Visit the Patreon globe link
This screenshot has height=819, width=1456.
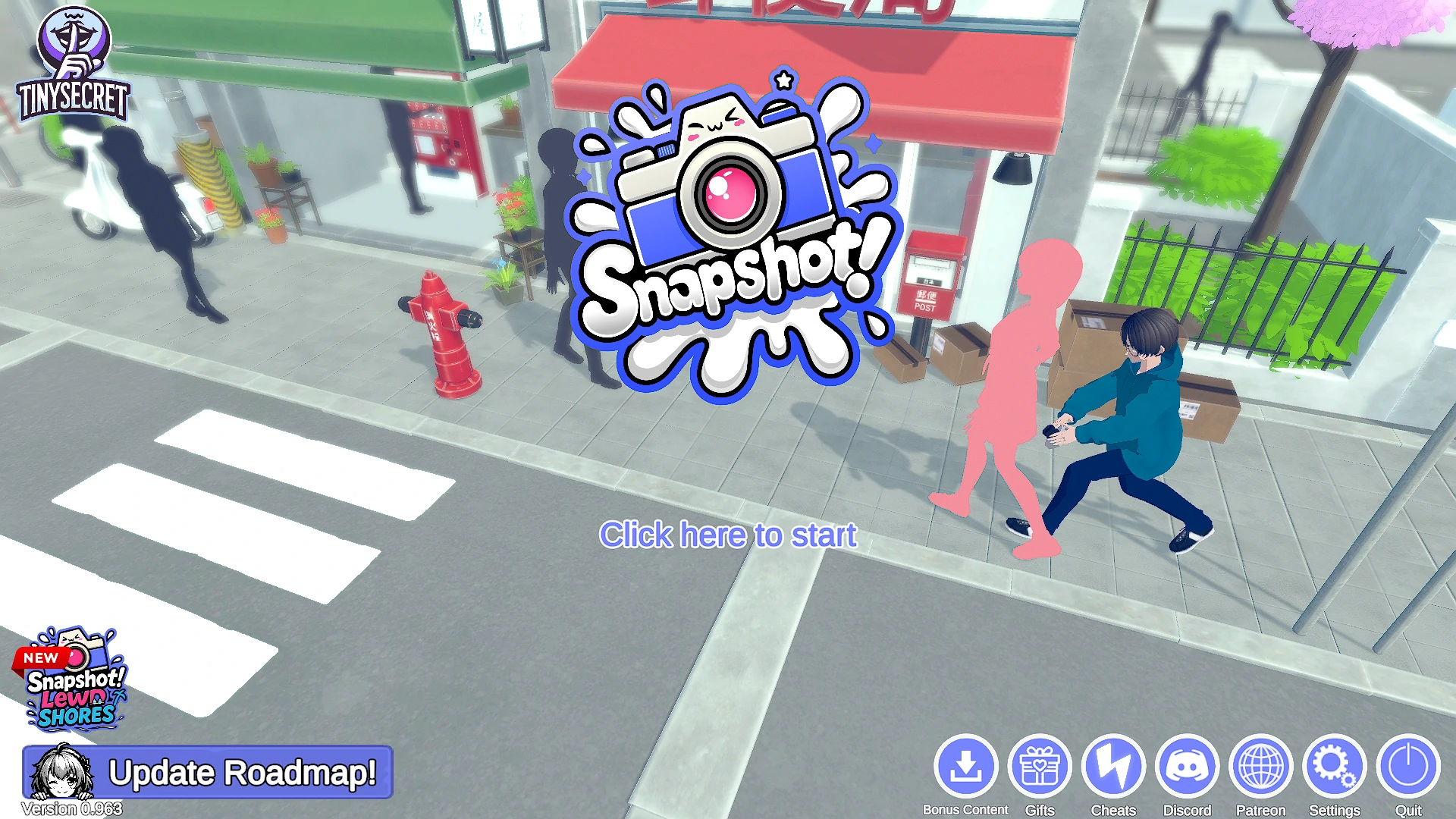[1260, 766]
